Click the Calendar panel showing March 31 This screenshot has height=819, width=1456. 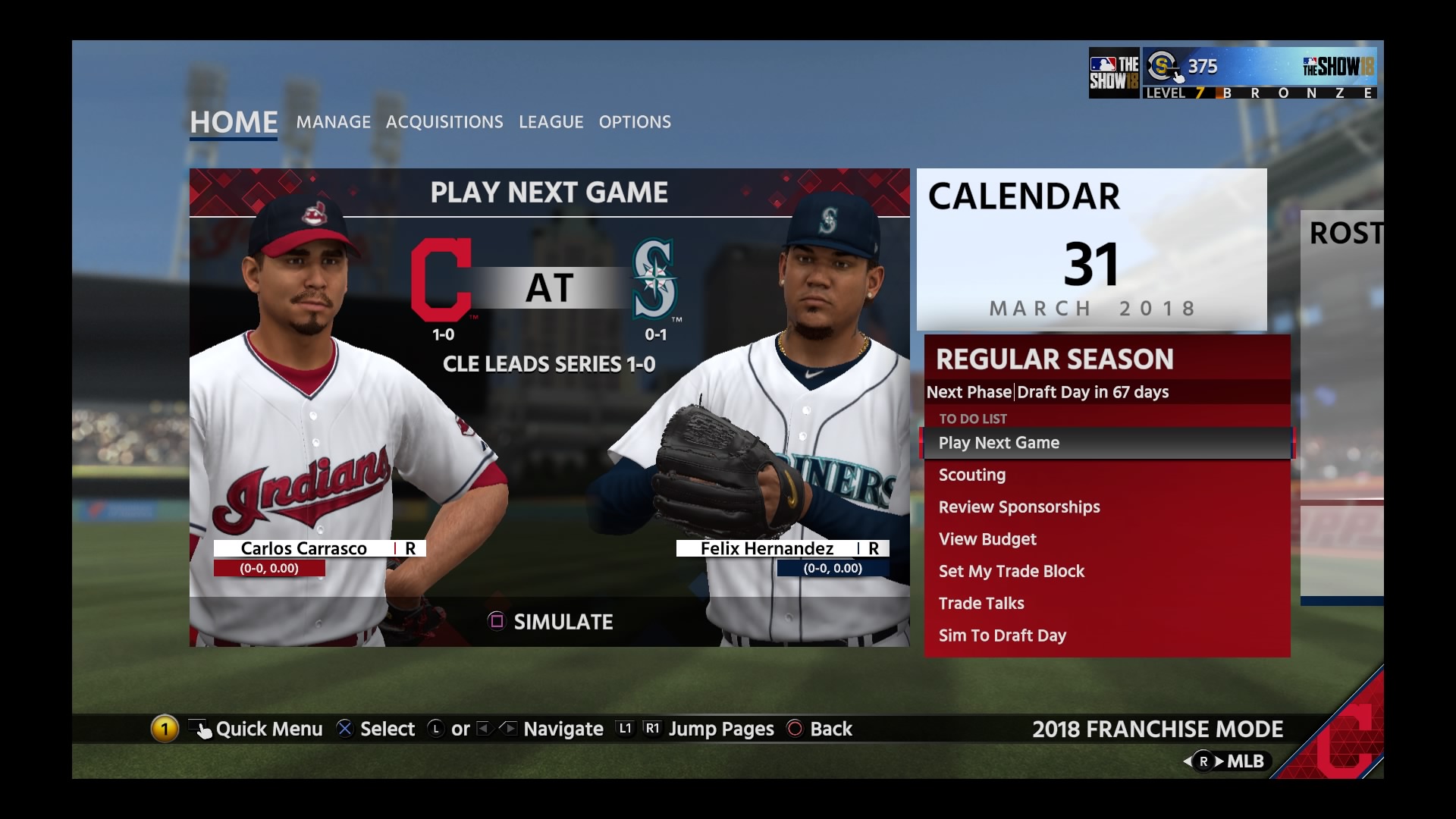point(1091,249)
